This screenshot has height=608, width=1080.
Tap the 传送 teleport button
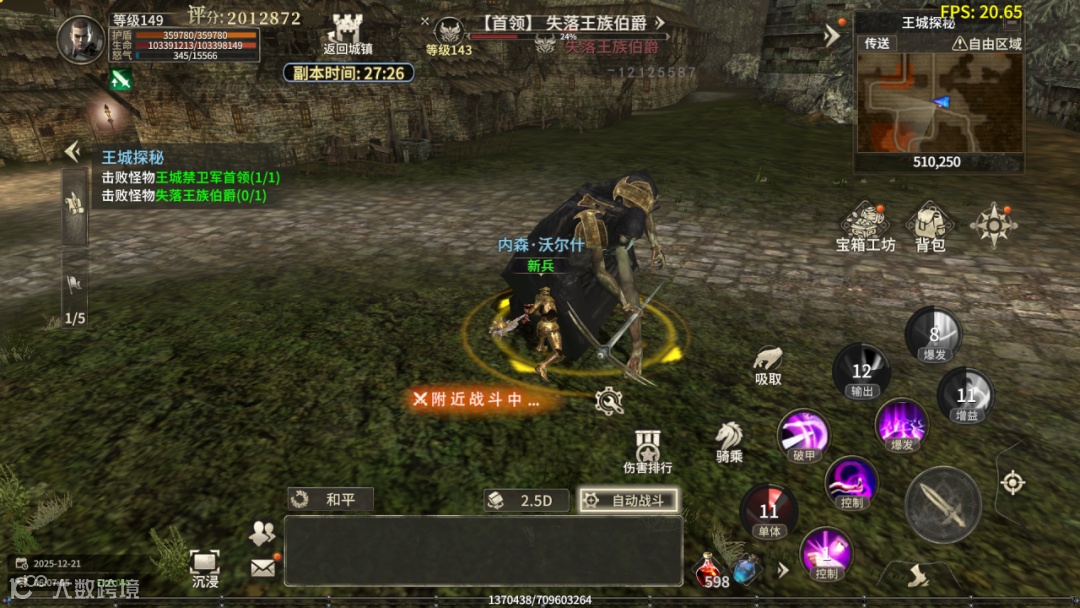coord(877,43)
